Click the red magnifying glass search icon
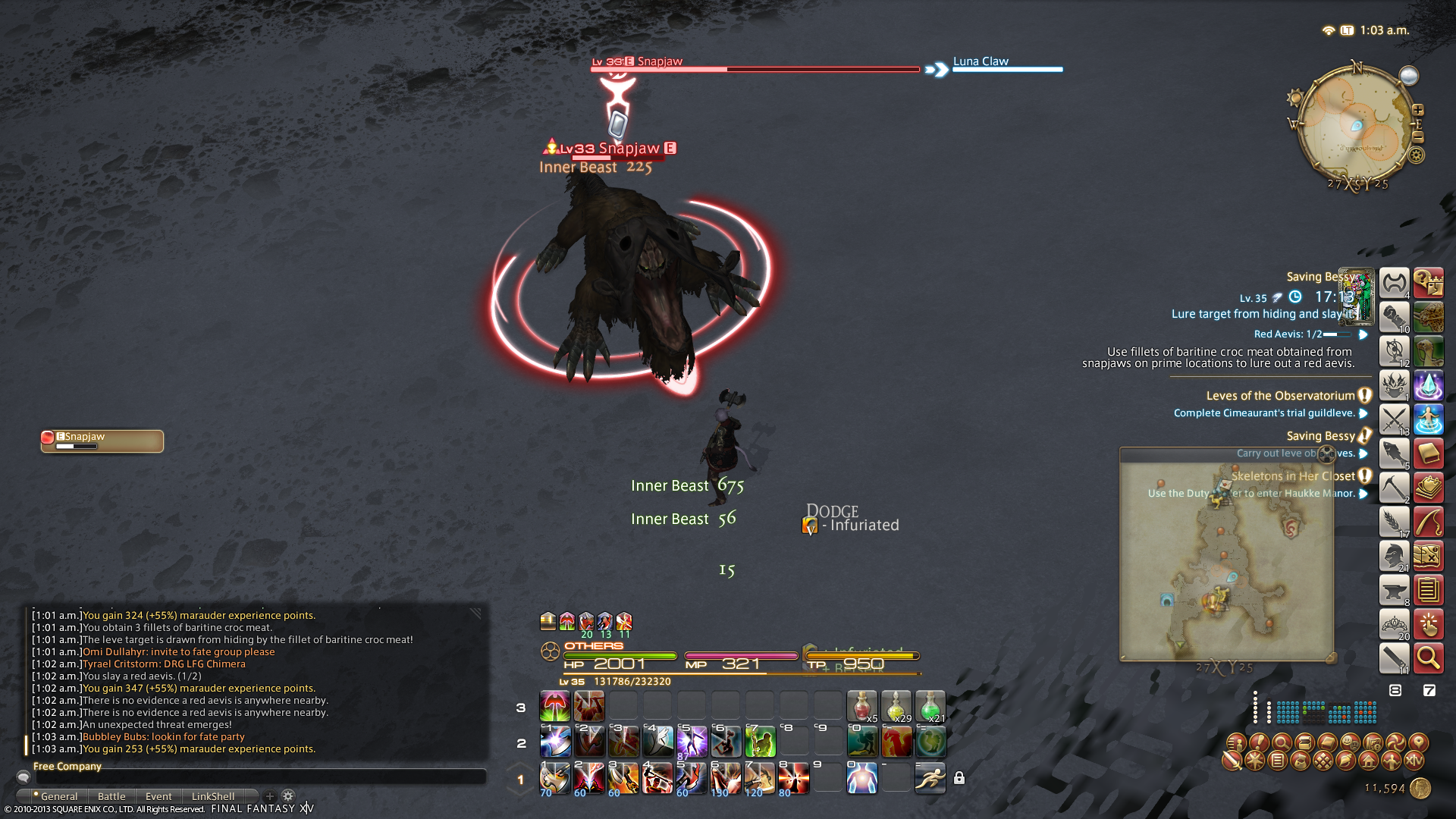Image resolution: width=1456 pixels, height=819 pixels. [1428, 658]
